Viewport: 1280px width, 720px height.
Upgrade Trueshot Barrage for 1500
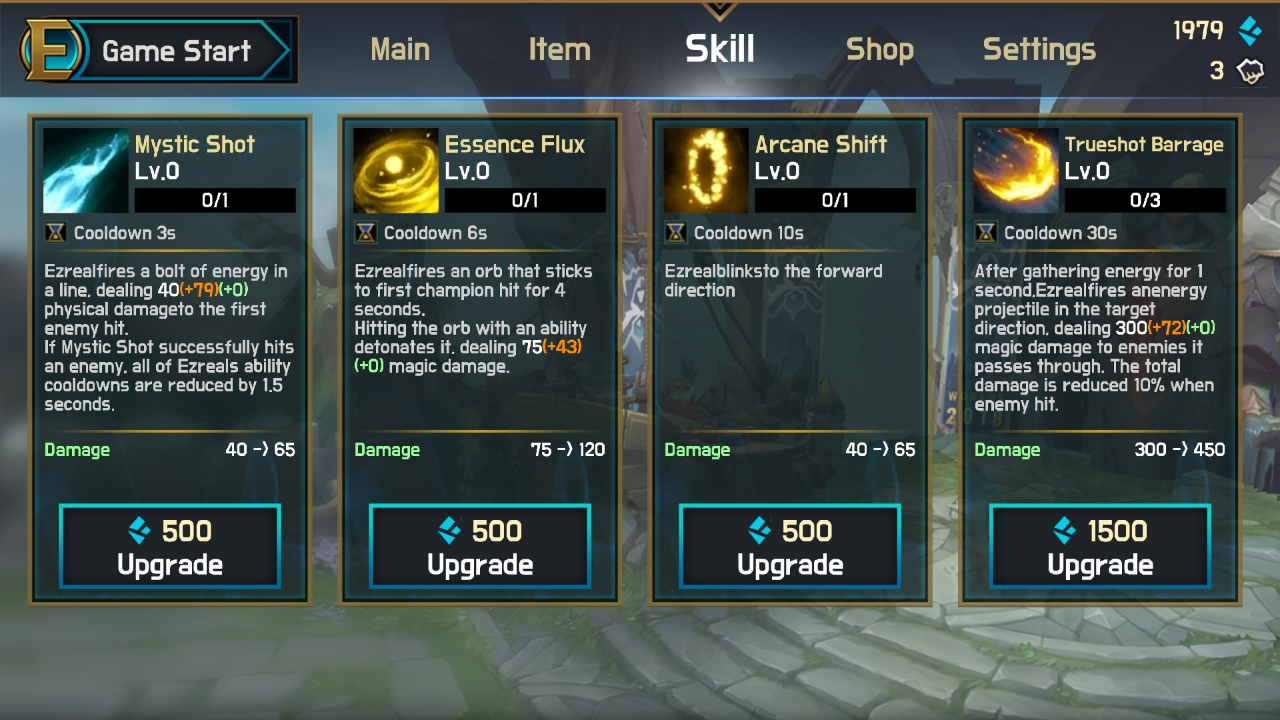click(1100, 547)
